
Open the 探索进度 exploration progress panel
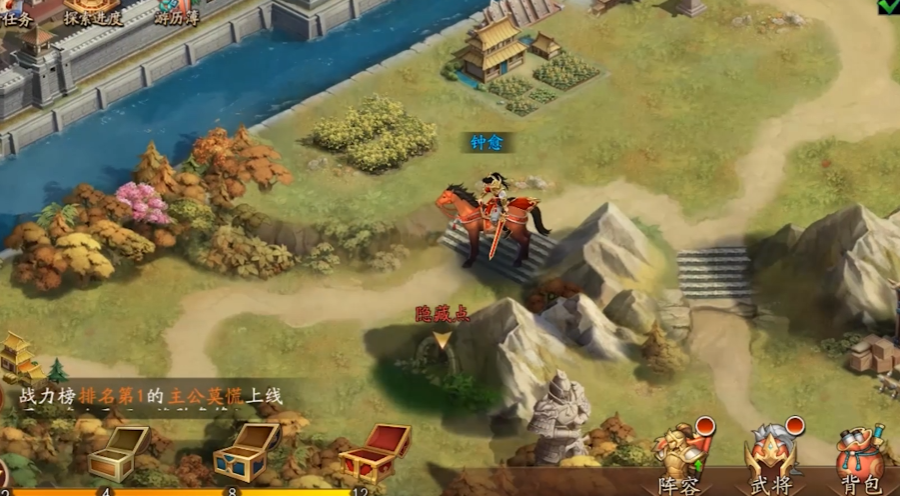tap(93, 11)
